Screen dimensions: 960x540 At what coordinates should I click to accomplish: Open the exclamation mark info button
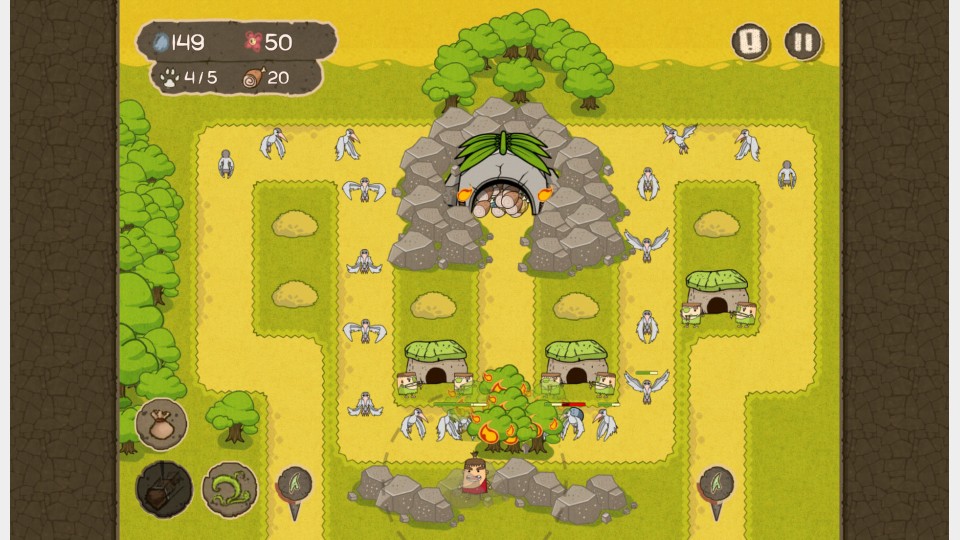pyautogui.click(x=750, y=42)
